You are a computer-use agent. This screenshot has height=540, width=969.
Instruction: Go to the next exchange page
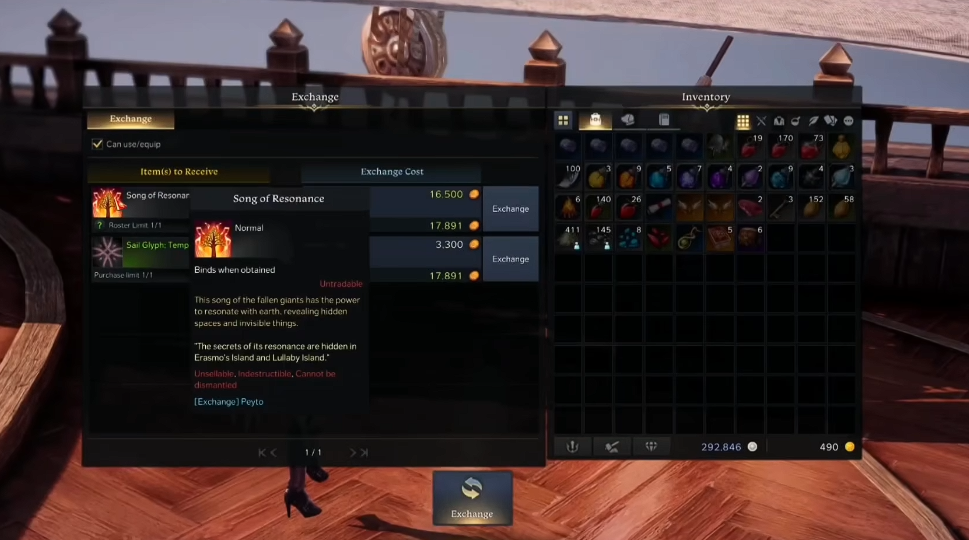point(353,453)
